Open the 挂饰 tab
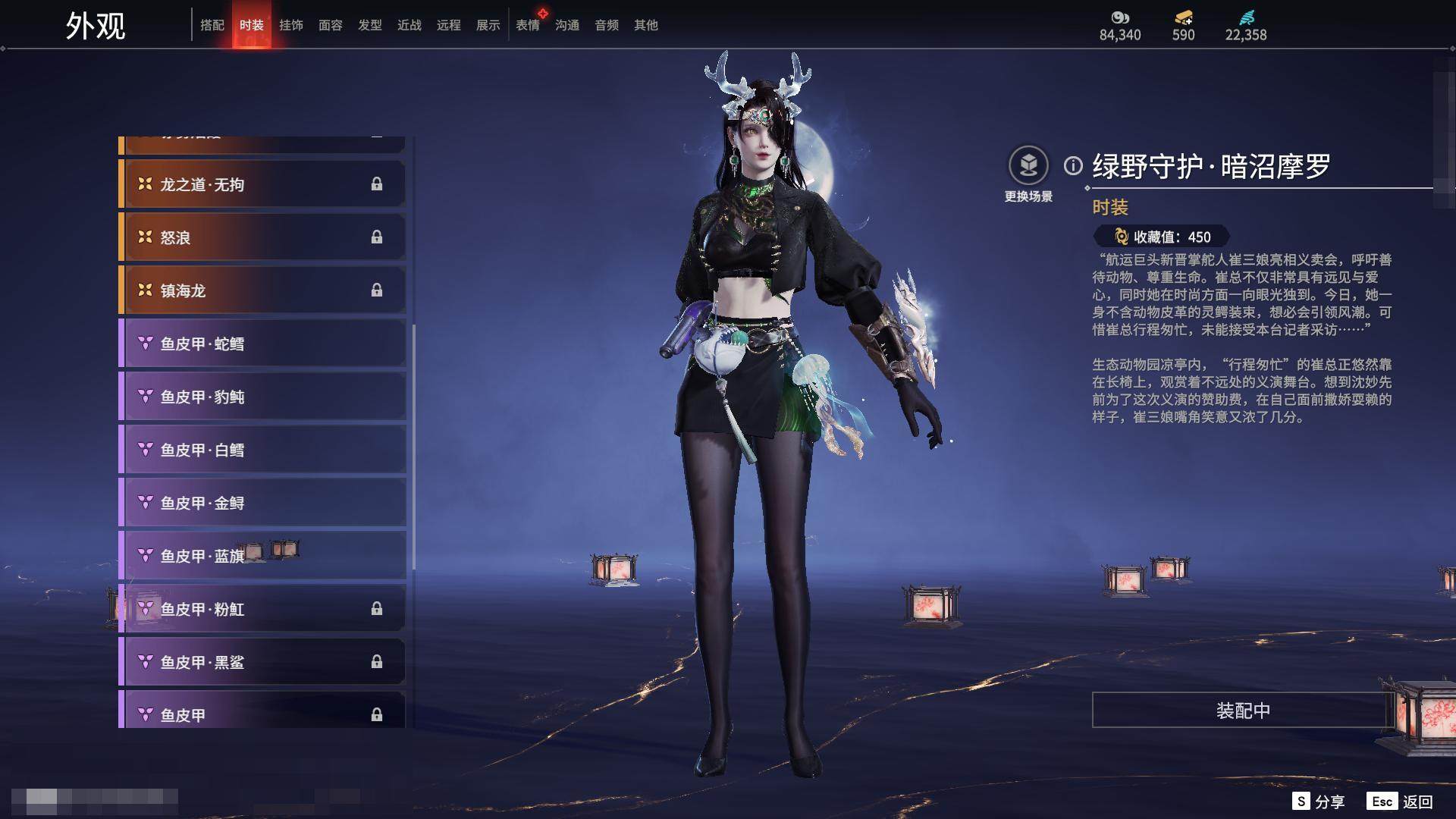The height and width of the screenshot is (819, 1456). point(291,25)
